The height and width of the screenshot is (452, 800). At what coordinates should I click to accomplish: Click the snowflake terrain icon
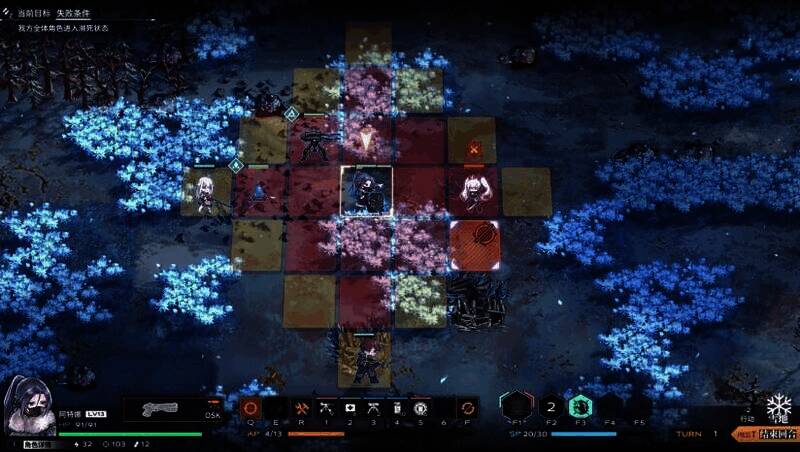pyautogui.click(x=778, y=407)
